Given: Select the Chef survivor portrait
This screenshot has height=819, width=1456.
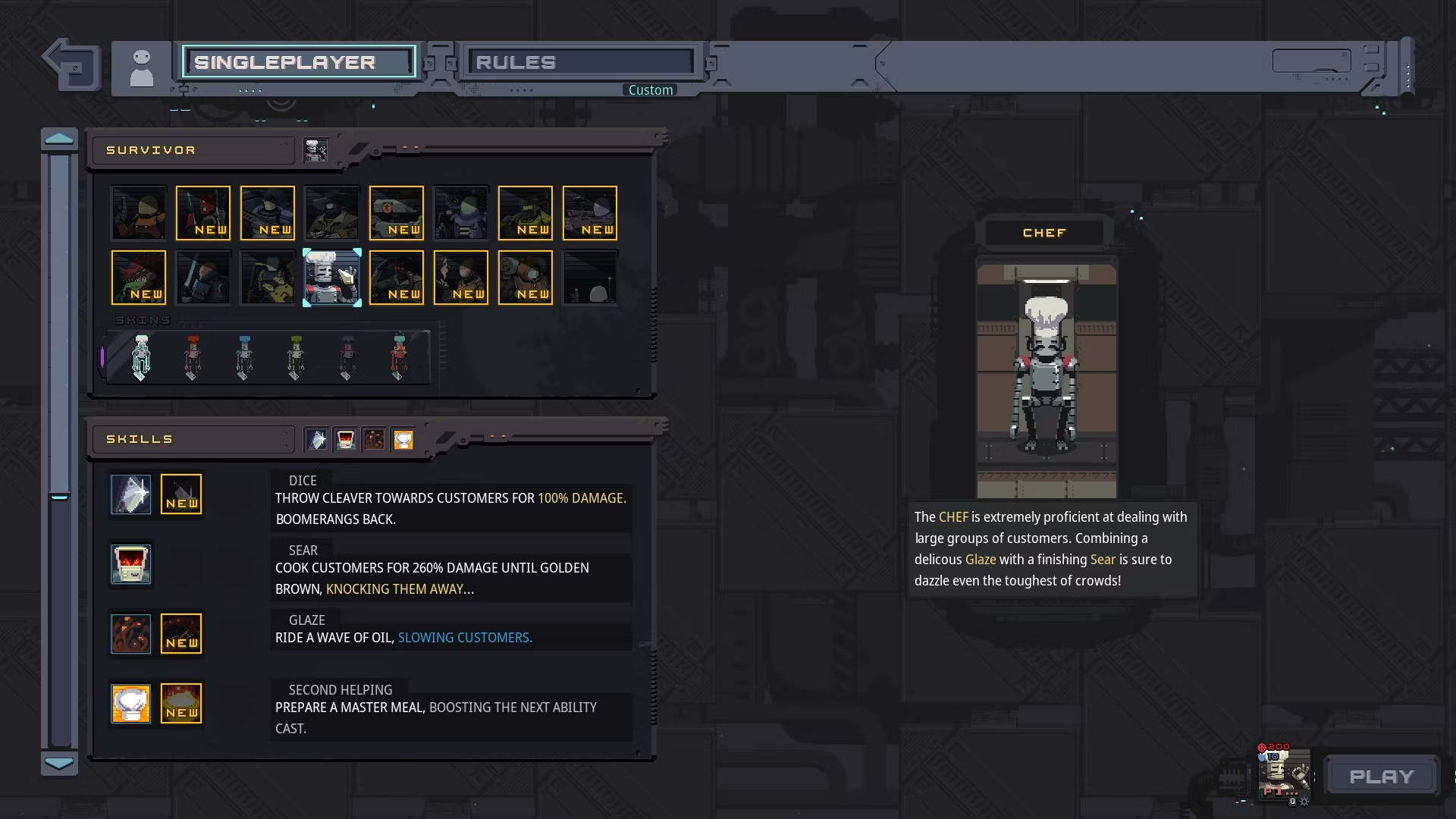Looking at the screenshot, I should [x=332, y=278].
